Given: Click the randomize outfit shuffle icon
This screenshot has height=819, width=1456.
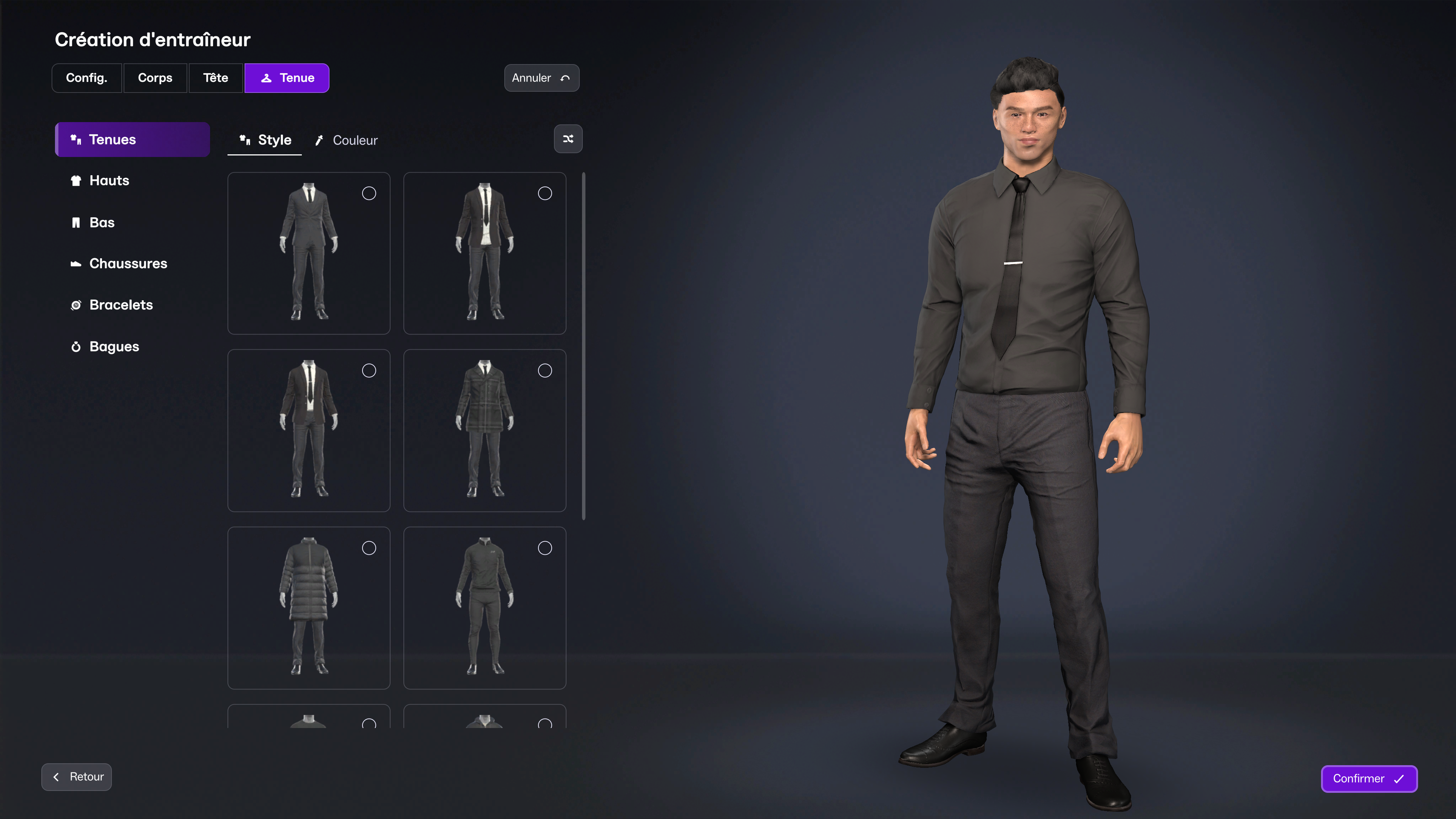Looking at the screenshot, I should [568, 138].
